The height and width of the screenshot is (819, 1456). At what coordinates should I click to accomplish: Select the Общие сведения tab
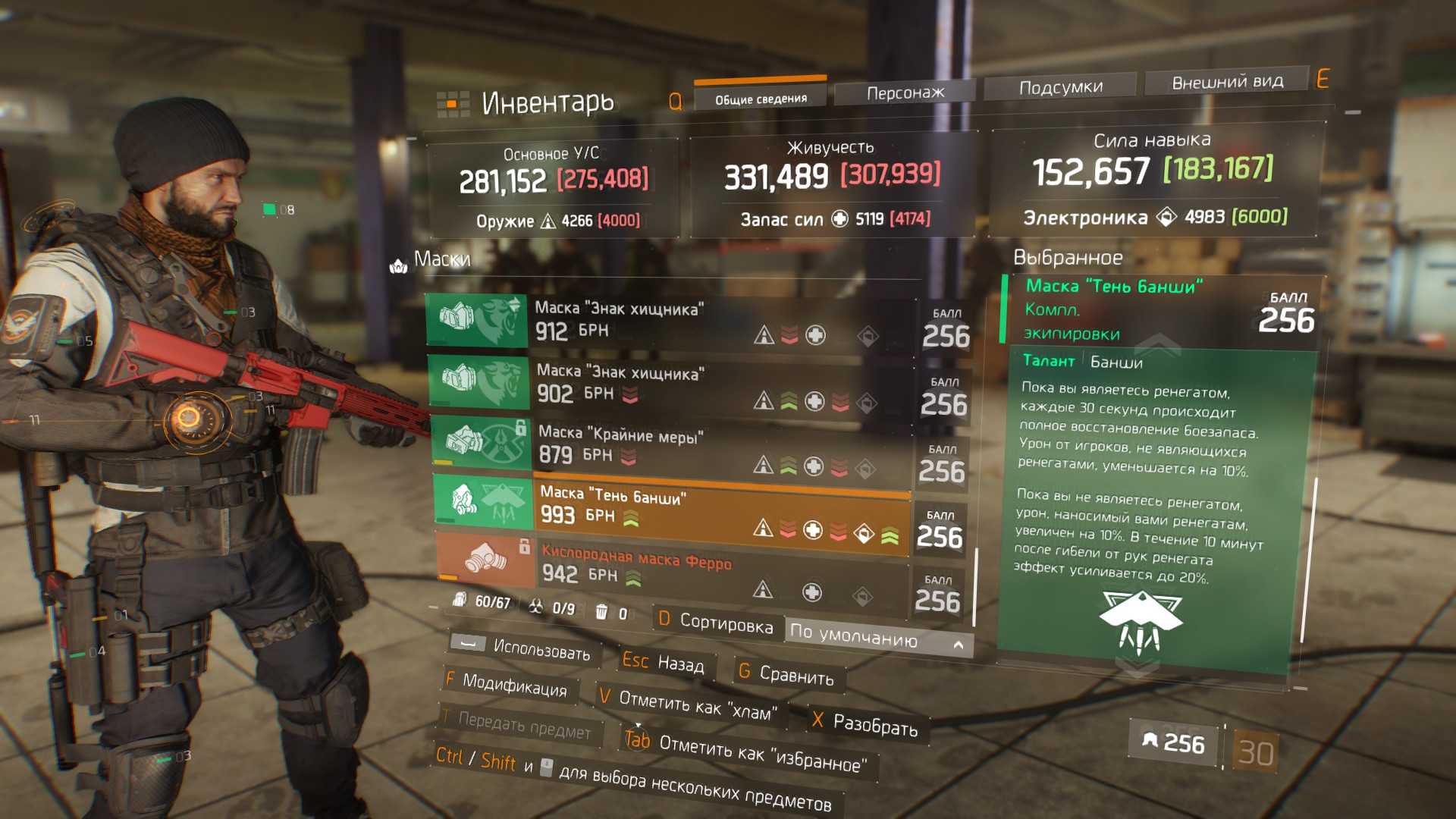click(x=761, y=99)
